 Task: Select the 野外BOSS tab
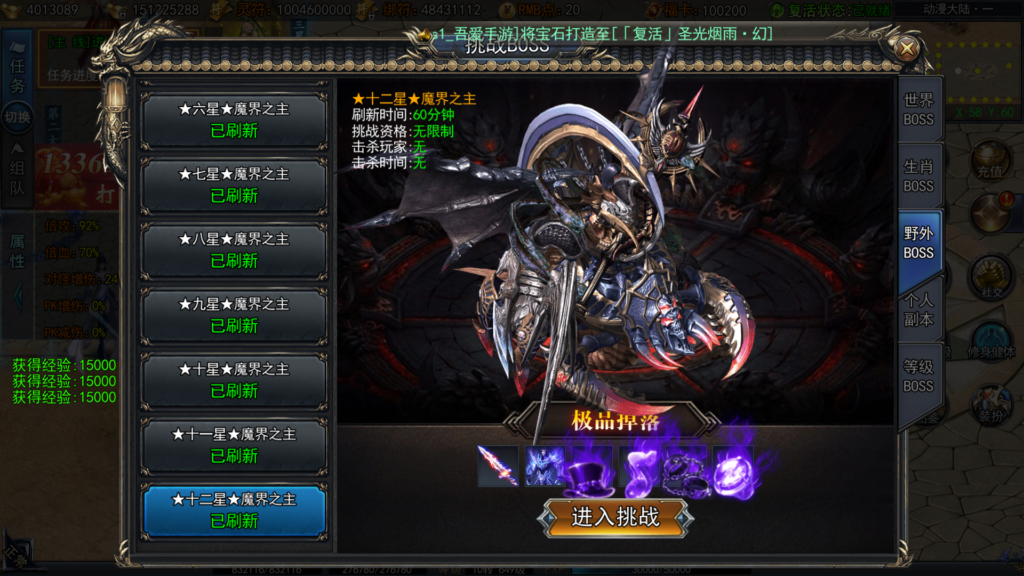click(x=918, y=243)
